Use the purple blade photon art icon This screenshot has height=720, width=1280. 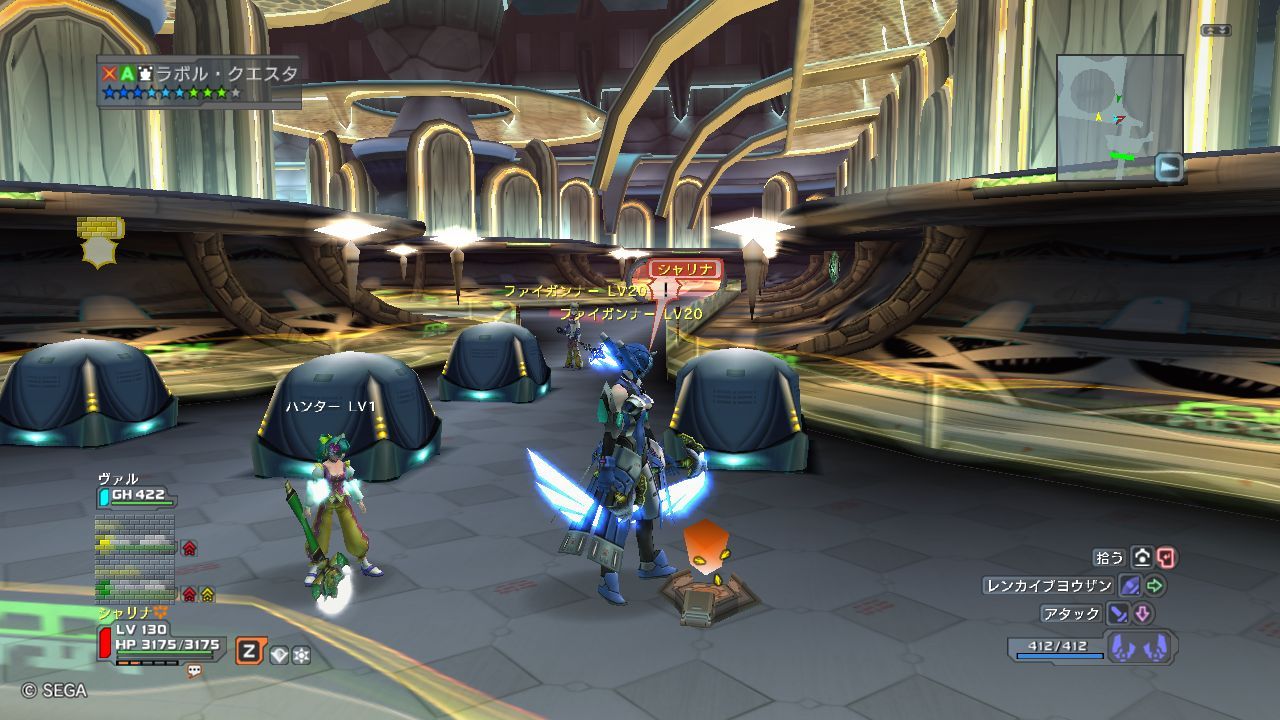click(x=1130, y=586)
